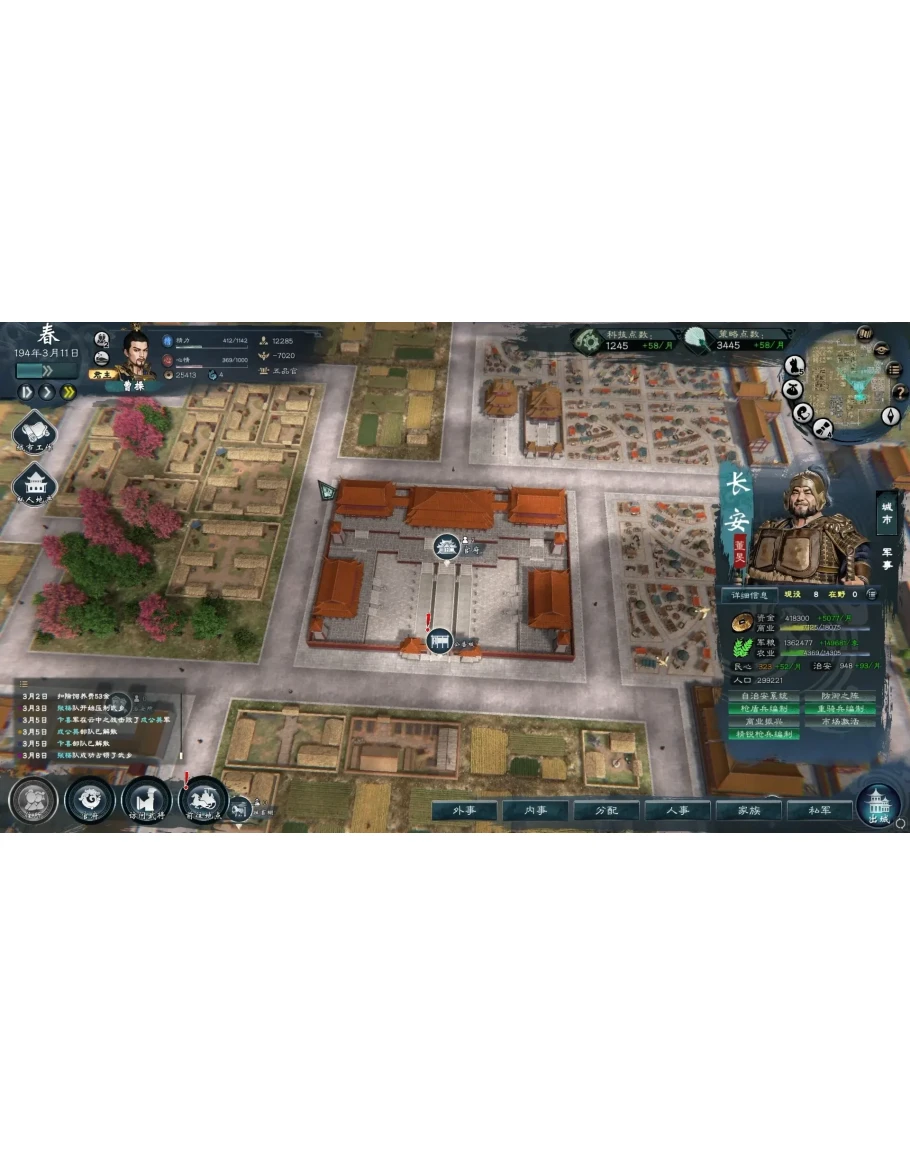
Task: Open the 家族 family menu
Action: [x=748, y=810]
